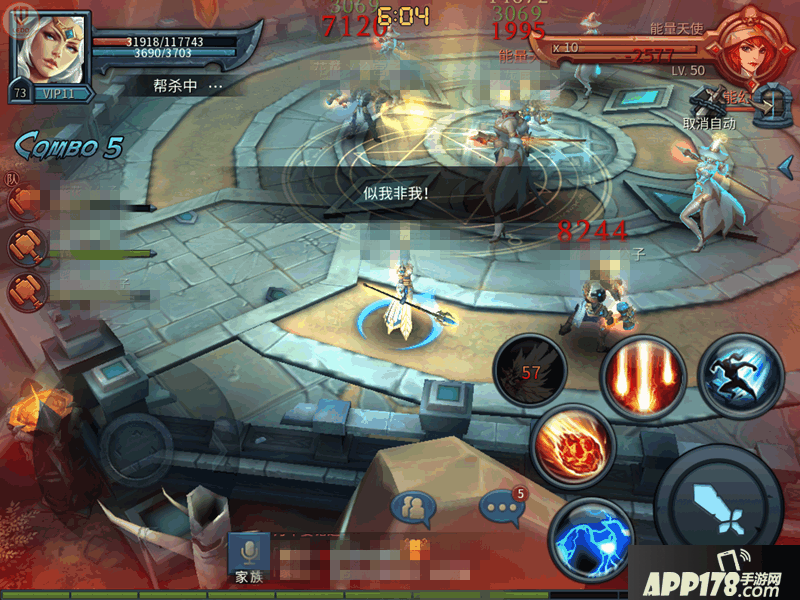Open the chat bubble with 5 notifications
800x600 pixels.
(x=501, y=507)
